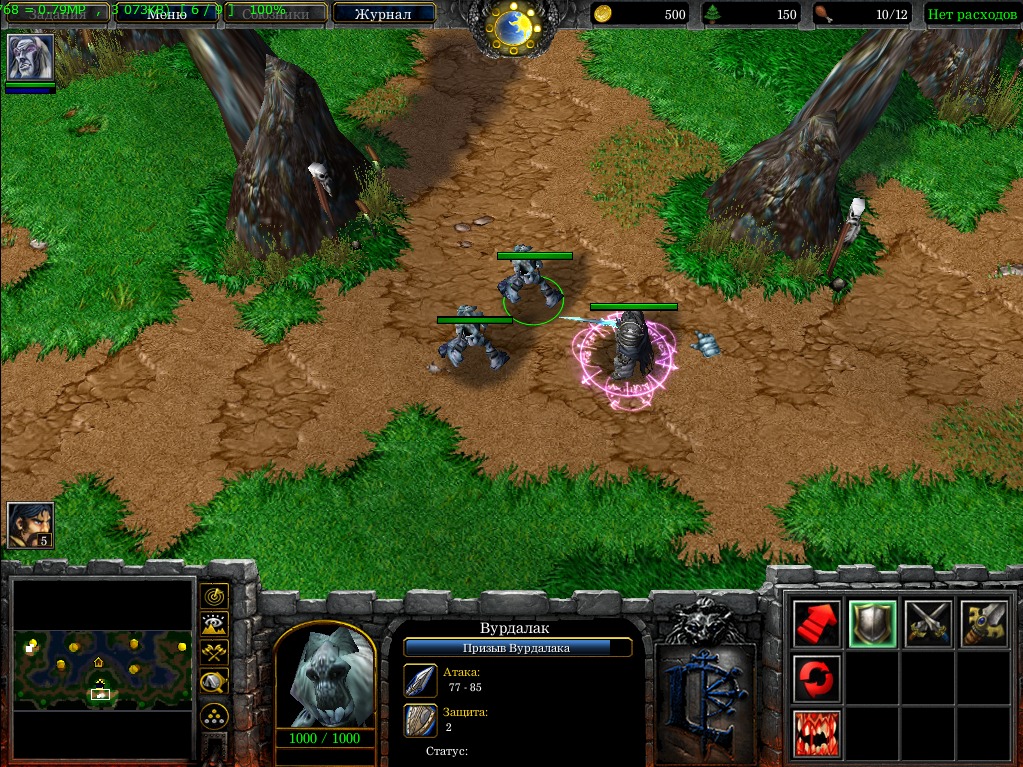Open the Меню (Menu) button

(167, 14)
